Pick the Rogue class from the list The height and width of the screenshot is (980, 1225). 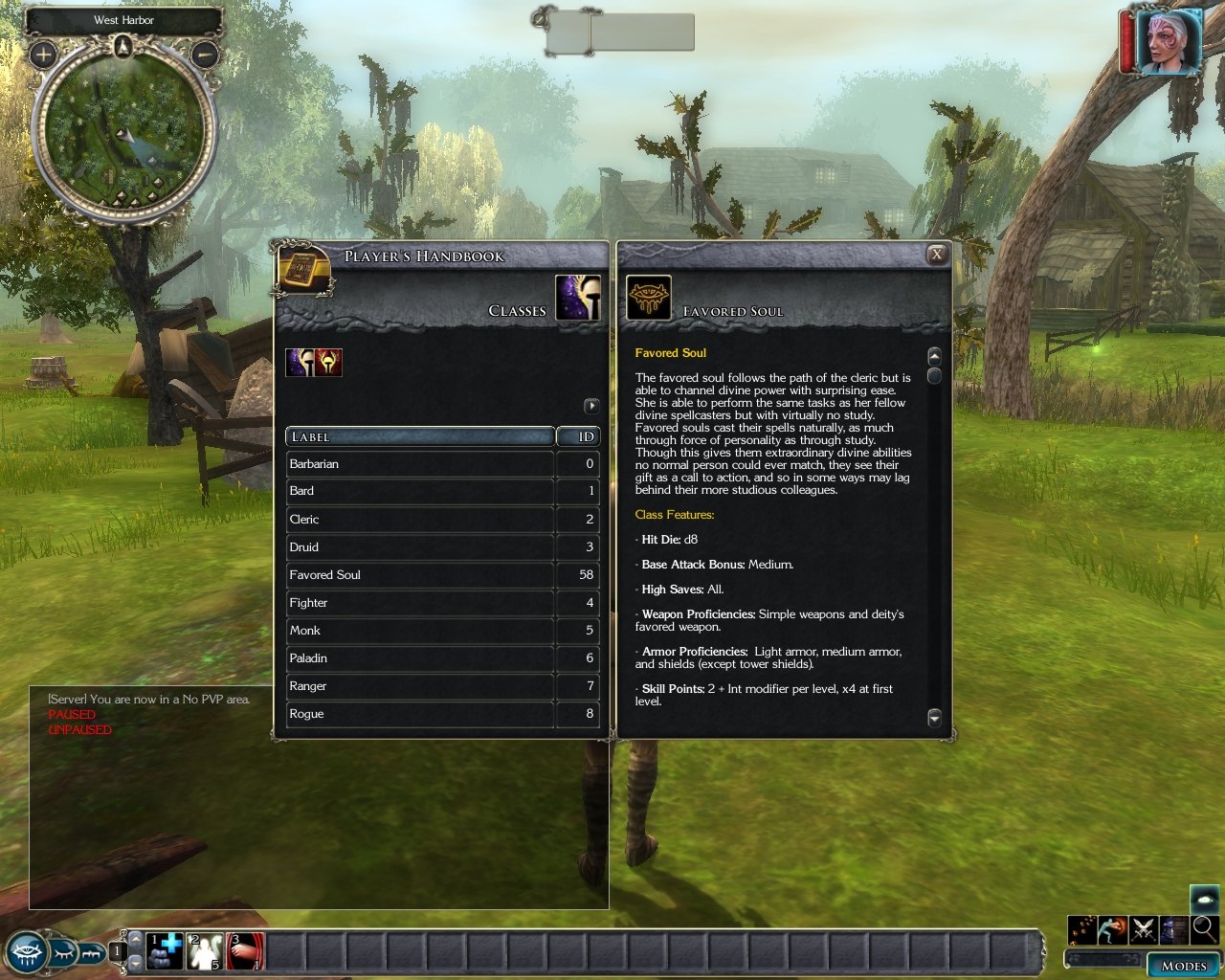click(419, 714)
